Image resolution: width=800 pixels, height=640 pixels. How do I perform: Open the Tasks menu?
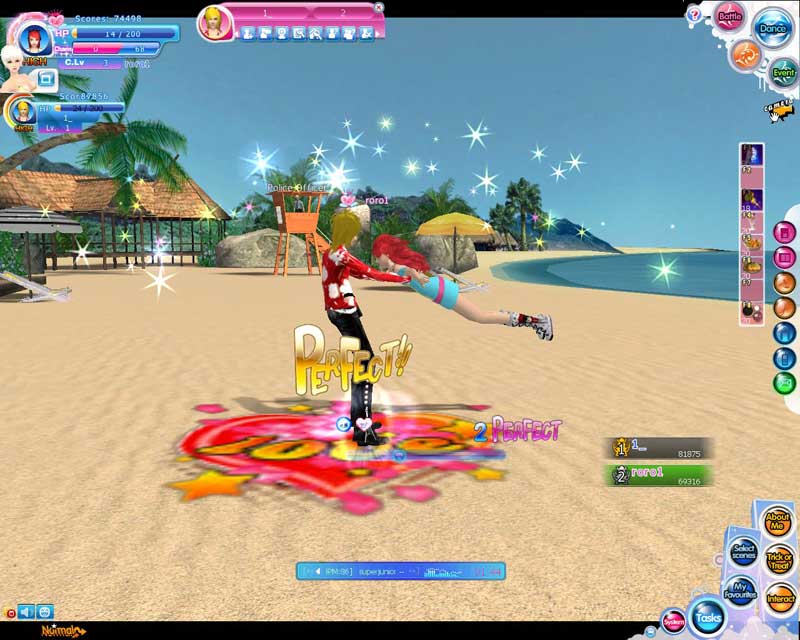[708, 617]
